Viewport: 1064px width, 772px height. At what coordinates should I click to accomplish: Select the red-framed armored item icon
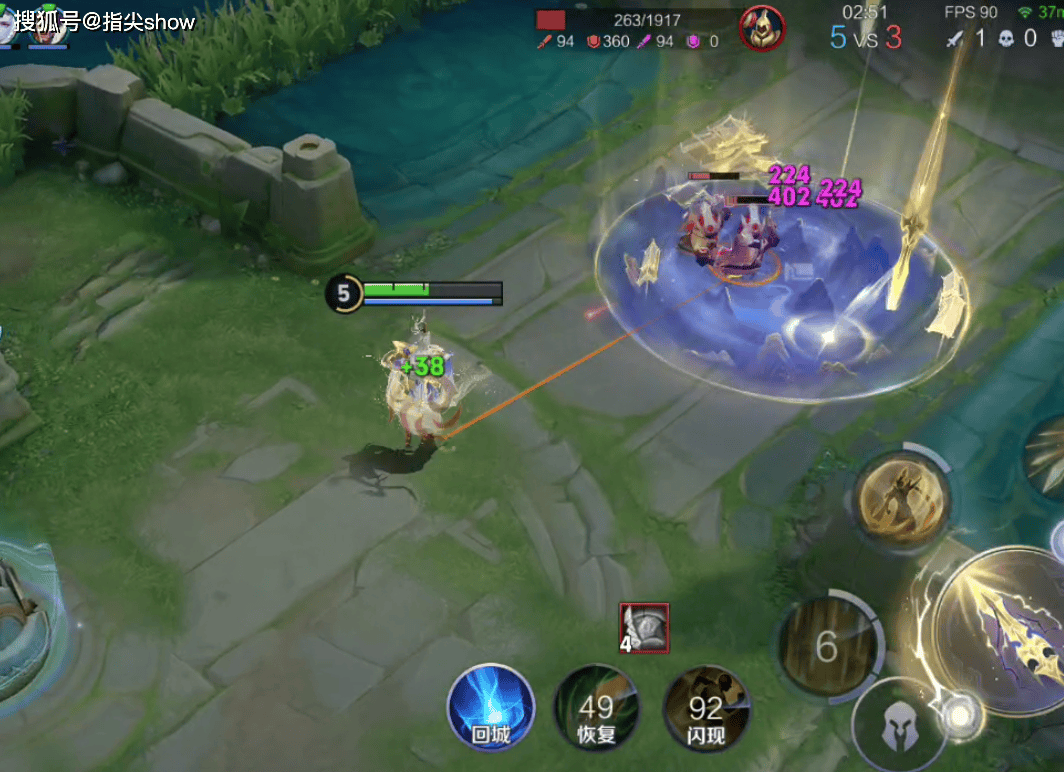point(644,629)
